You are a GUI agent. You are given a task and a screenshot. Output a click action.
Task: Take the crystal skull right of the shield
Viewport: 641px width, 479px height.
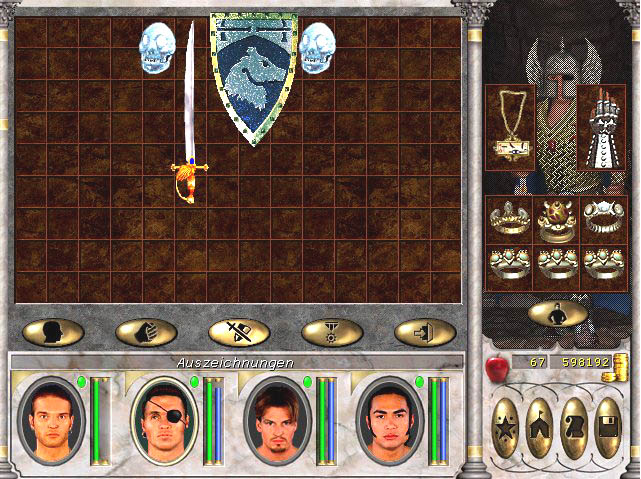coord(317,46)
